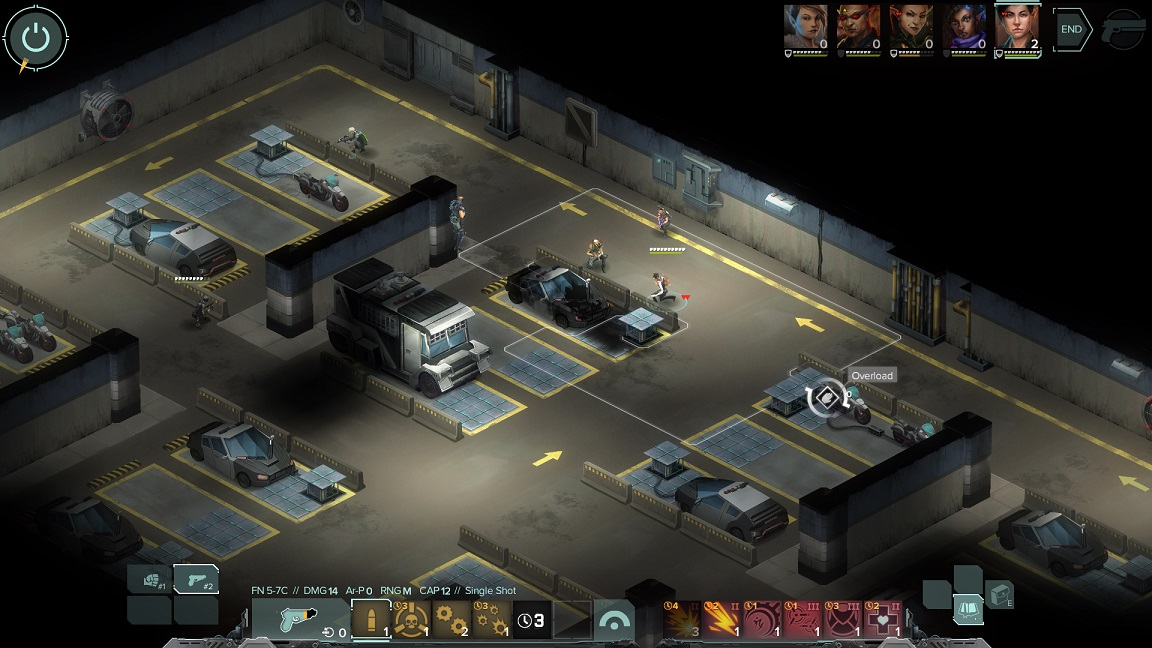
Task: Use the double gear burst ability
Action: [451, 620]
